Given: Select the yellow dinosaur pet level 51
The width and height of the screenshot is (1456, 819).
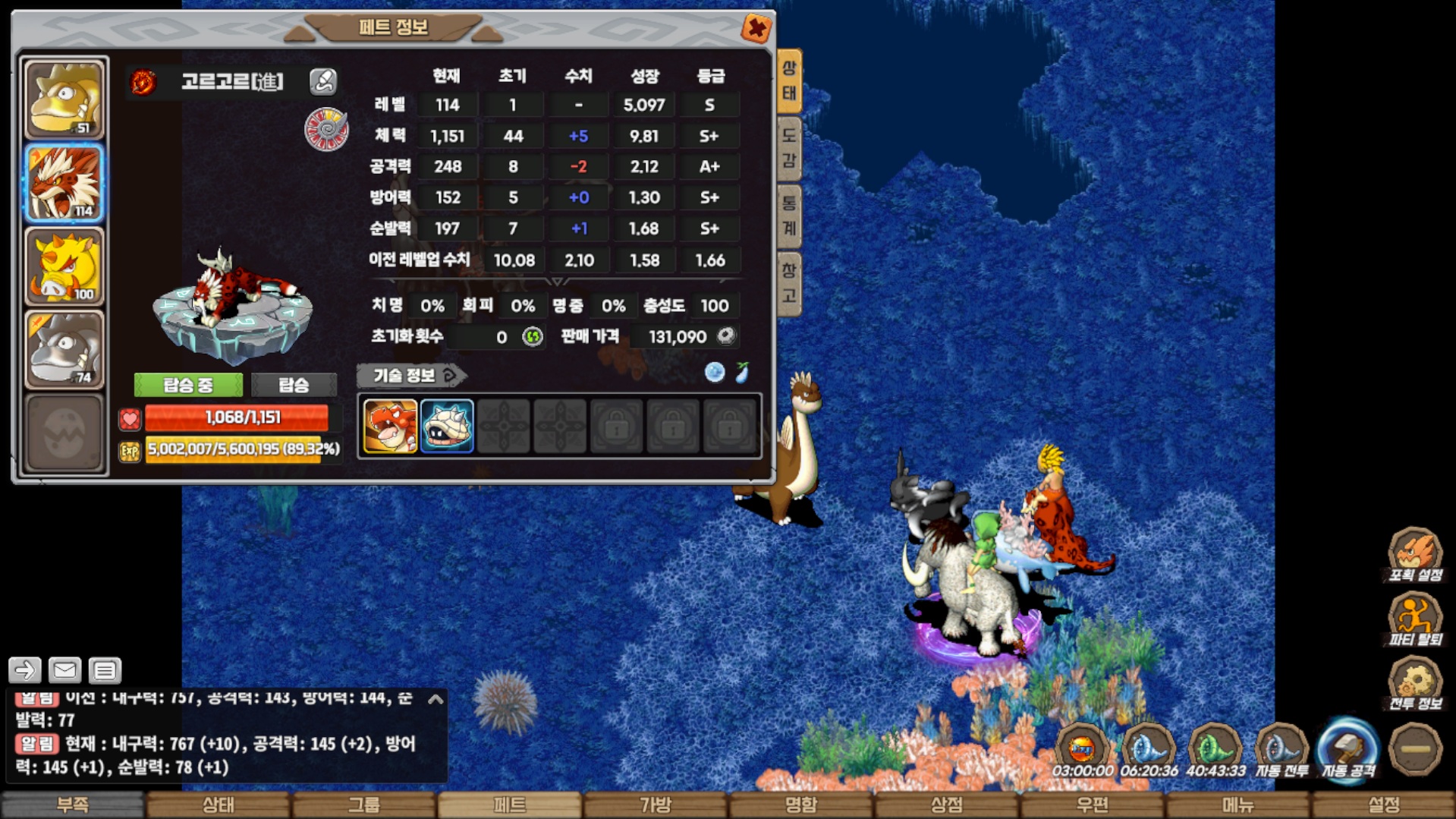Looking at the screenshot, I should coord(64,99).
